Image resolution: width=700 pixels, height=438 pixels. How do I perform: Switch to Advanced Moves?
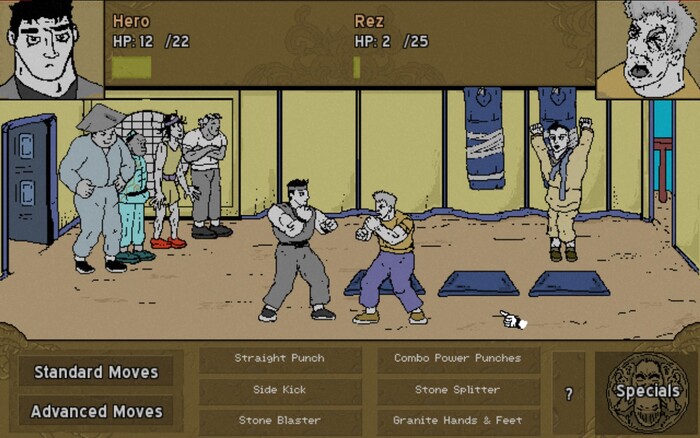(96, 411)
